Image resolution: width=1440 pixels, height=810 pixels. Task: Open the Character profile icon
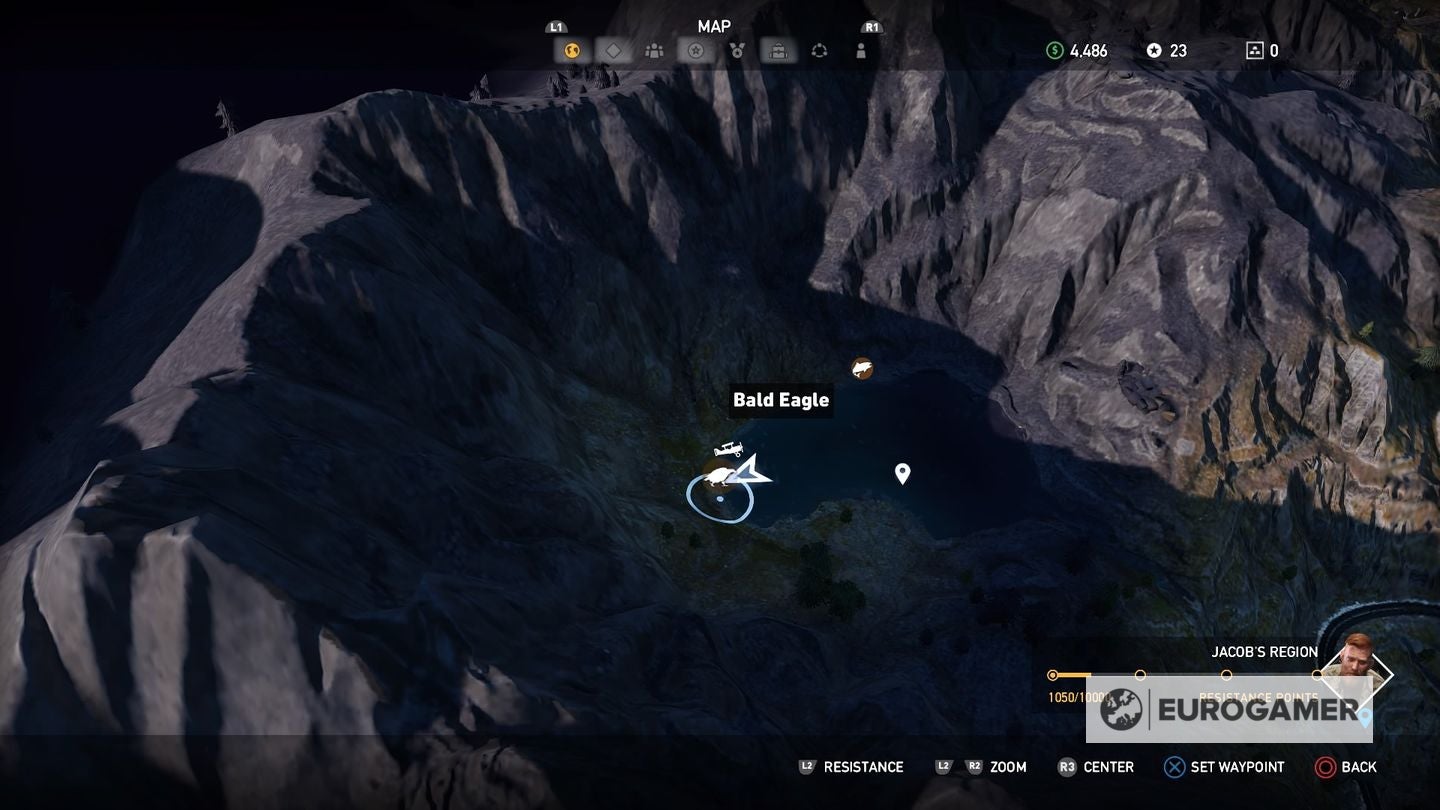858,48
